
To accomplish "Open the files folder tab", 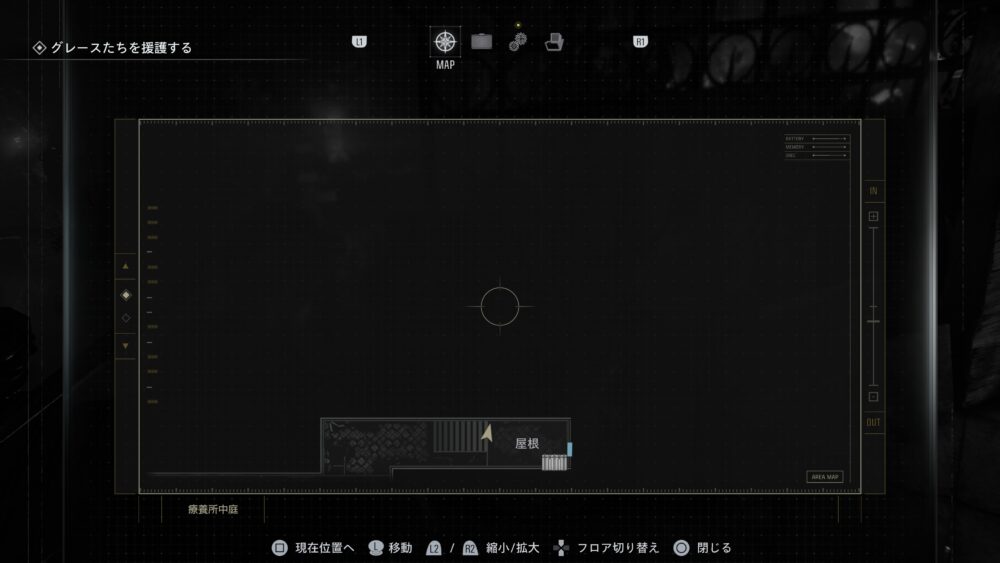I will (555, 42).
